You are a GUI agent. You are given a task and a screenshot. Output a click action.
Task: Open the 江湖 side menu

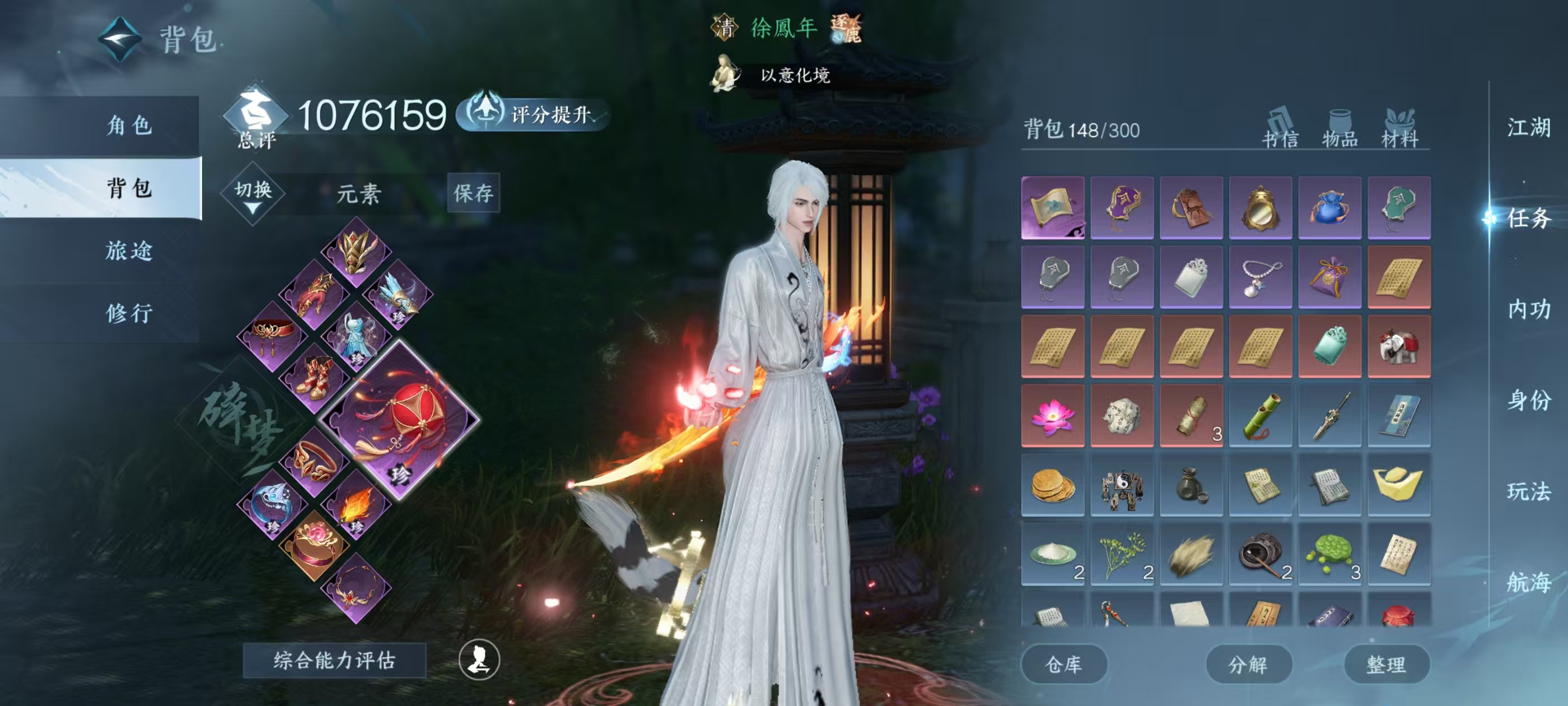1528,128
